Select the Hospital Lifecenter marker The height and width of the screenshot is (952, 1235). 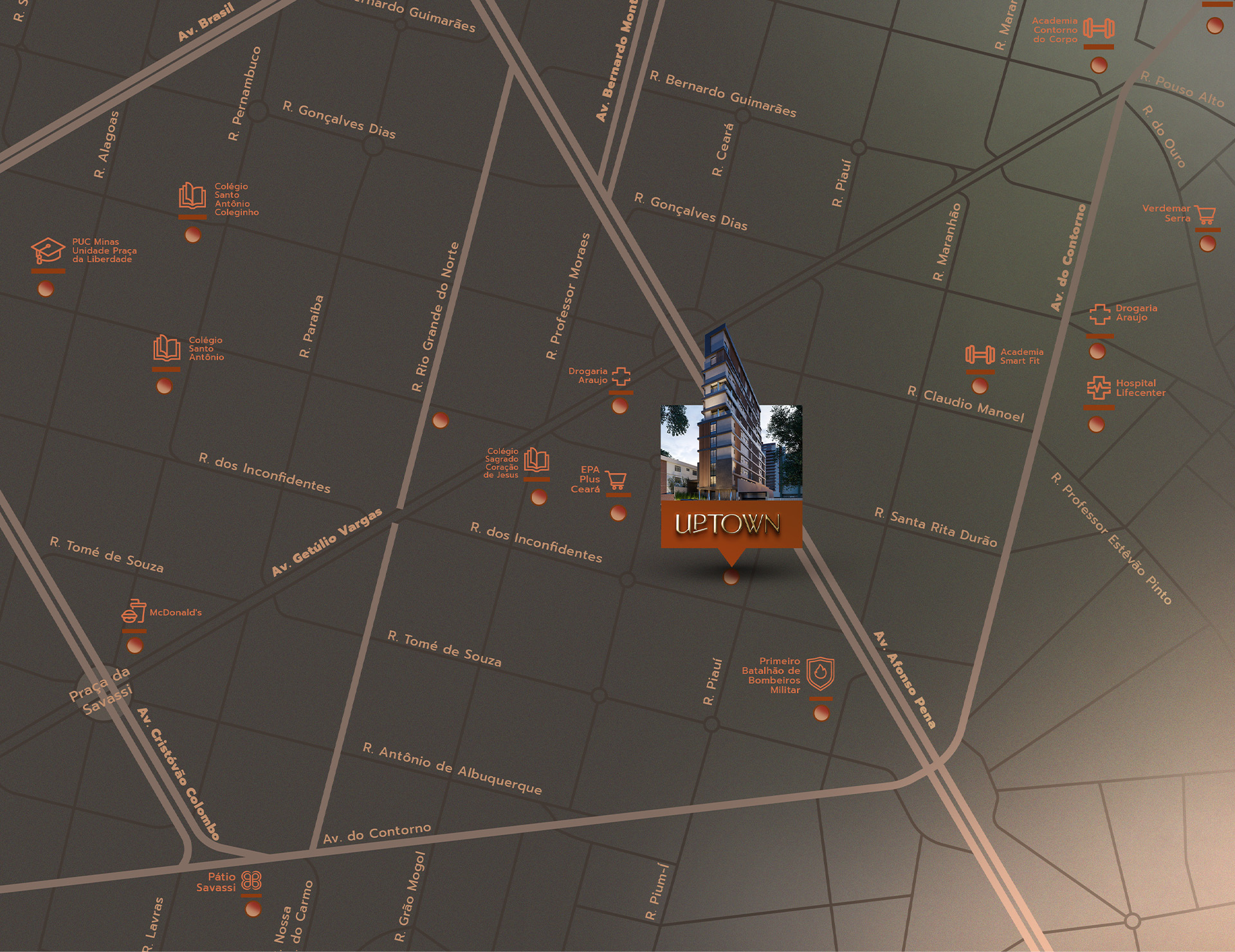pos(1097,424)
